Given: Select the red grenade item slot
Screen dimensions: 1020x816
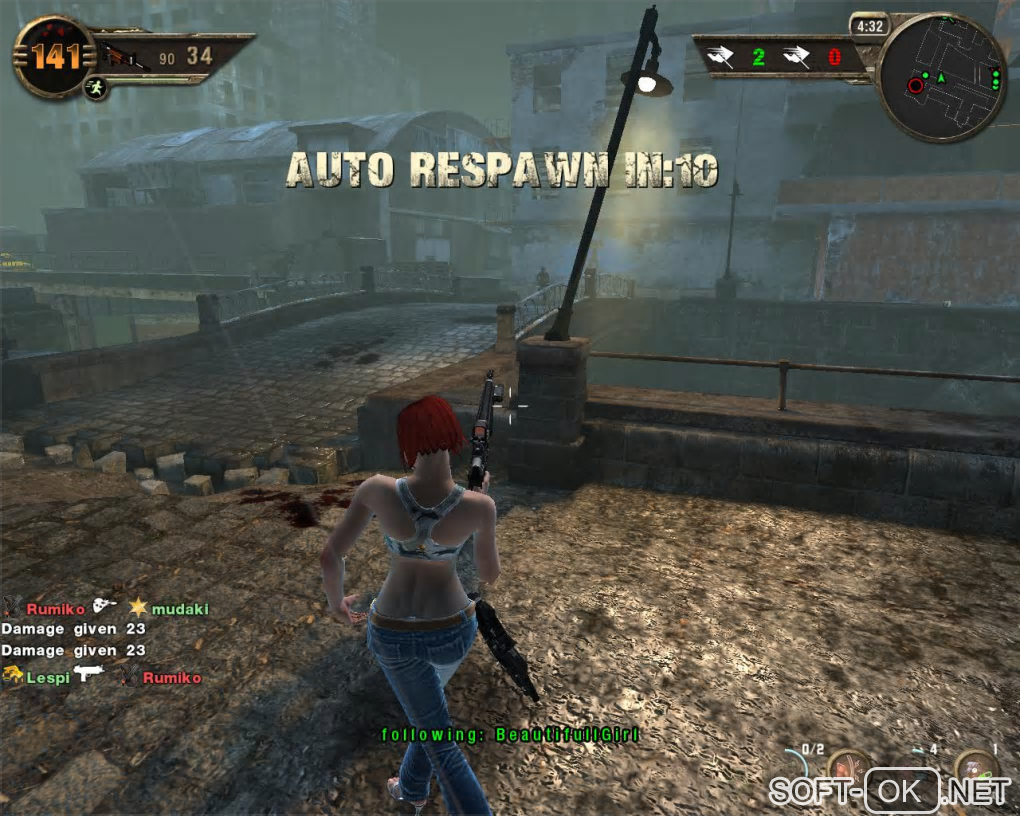Looking at the screenshot, I should click(x=847, y=768).
